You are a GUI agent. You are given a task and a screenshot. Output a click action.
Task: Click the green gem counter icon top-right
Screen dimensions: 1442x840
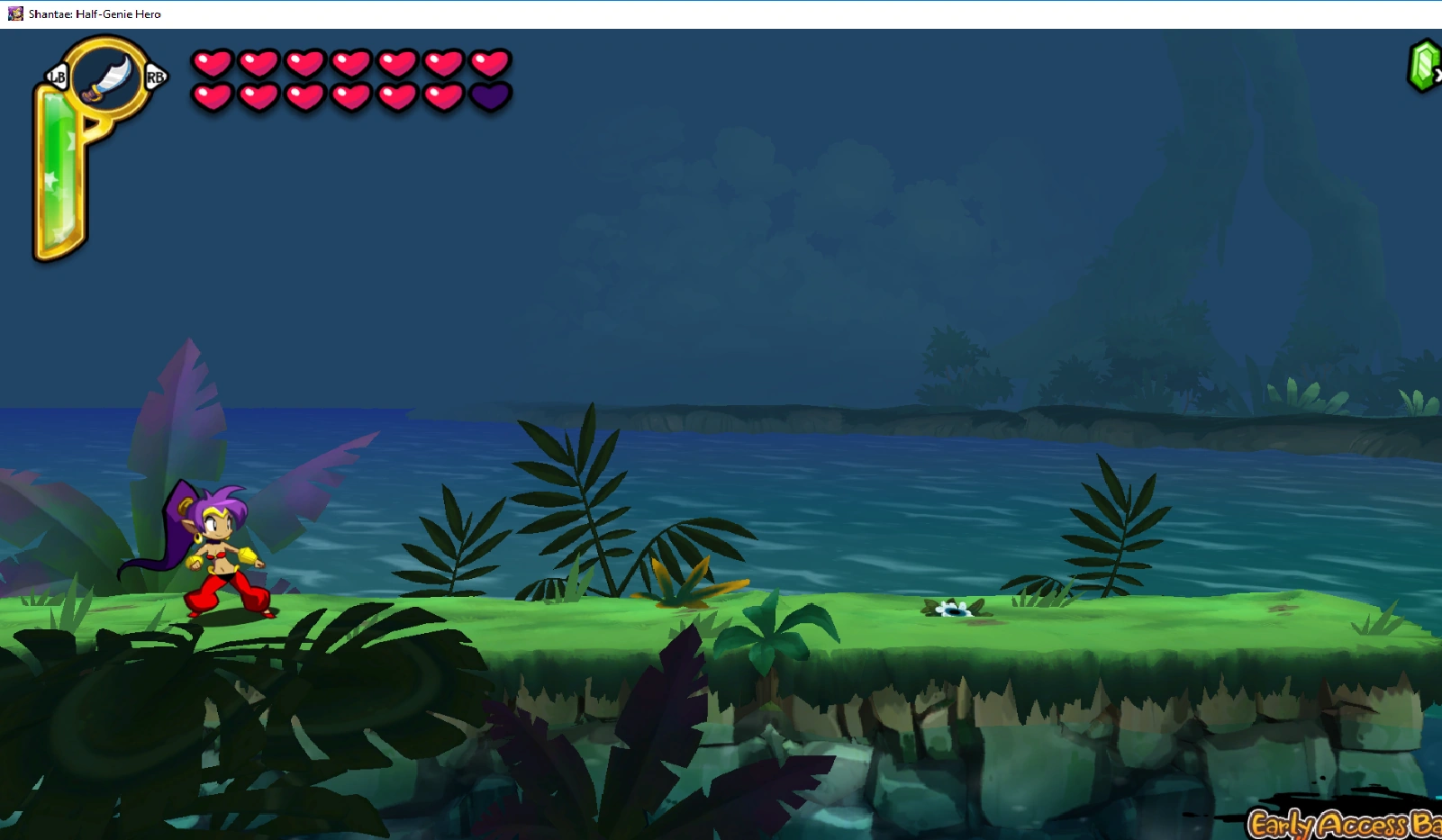pos(1421,68)
